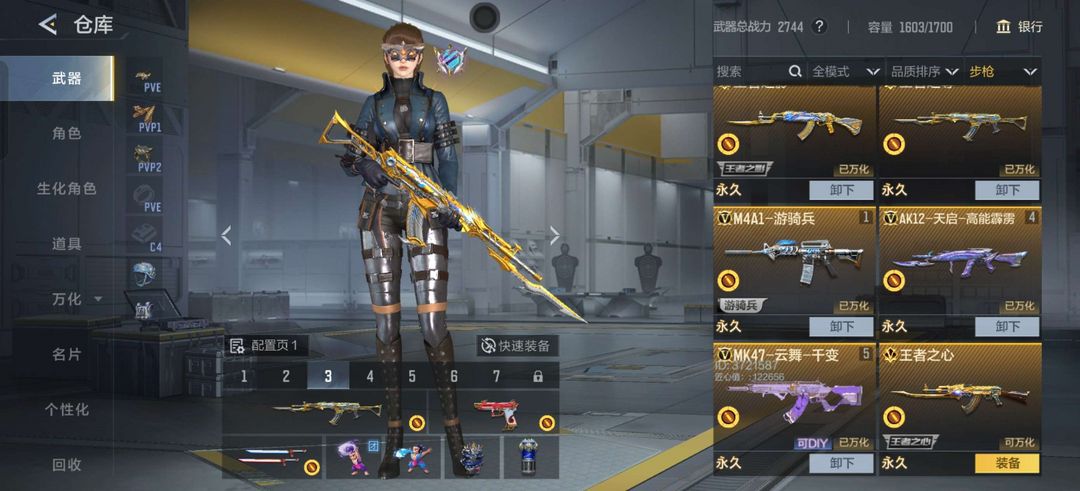1080x491 pixels.
Task: Open the 品质排序 sort dropdown
Action: point(924,72)
